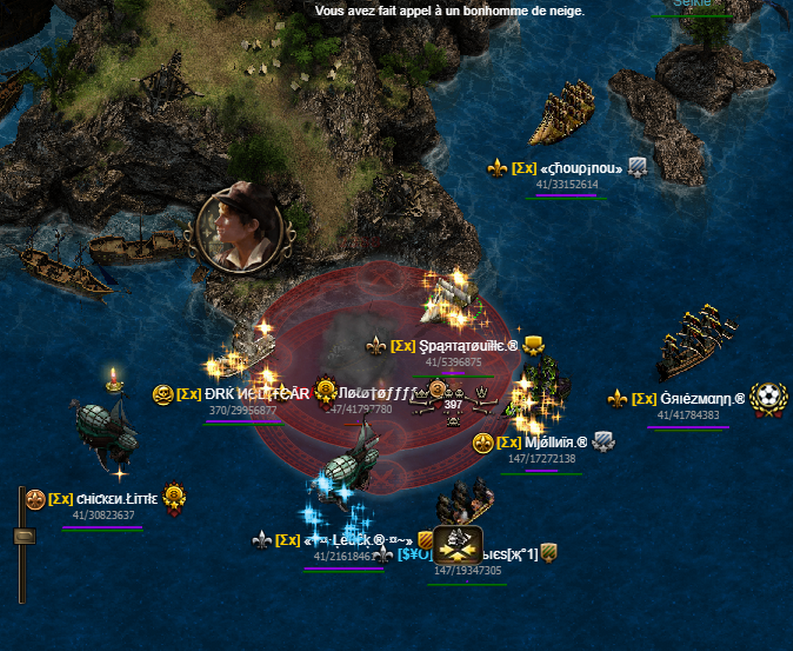Screen dimensions: 793x651
Task: Target the player Gяiέzмaηη.® name label
Action: [702, 398]
